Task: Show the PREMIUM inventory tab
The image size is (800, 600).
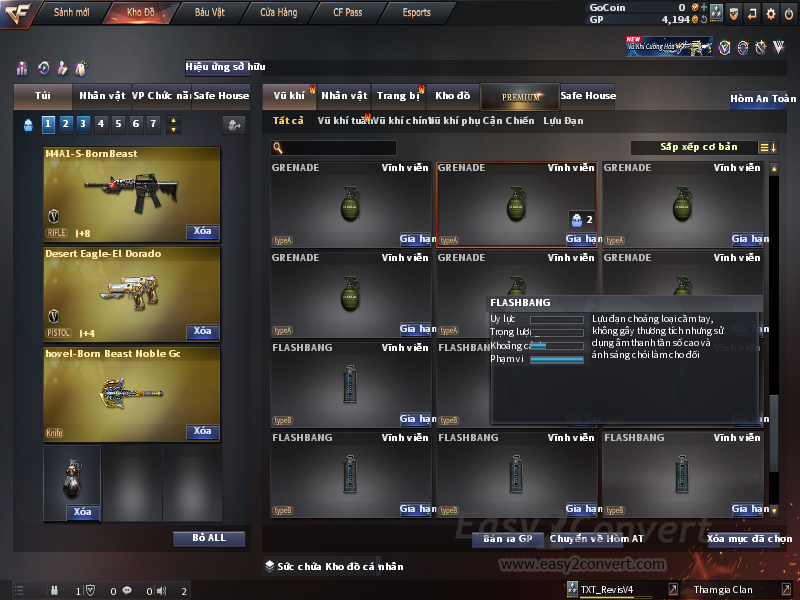Action: pyautogui.click(x=521, y=96)
